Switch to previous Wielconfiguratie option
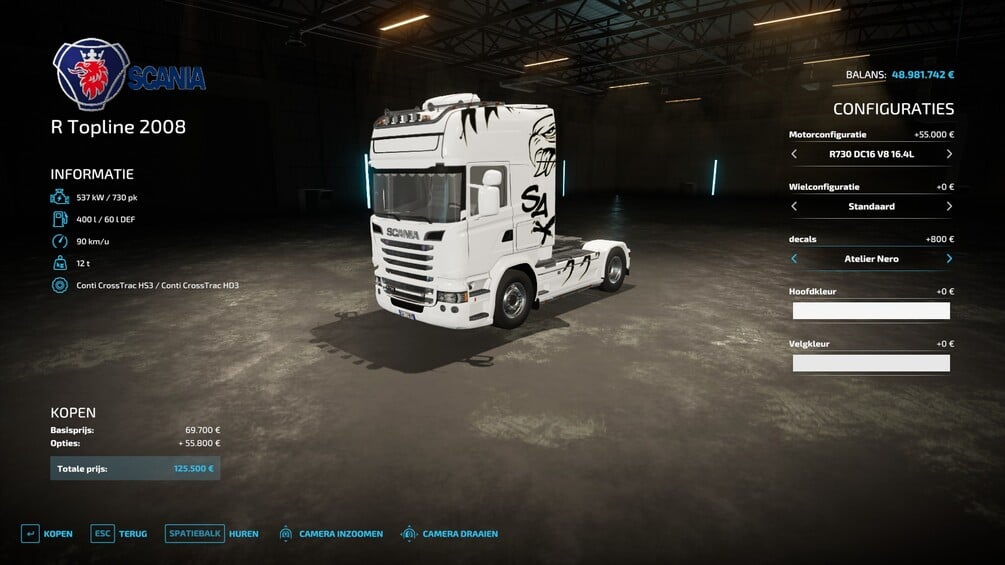This screenshot has height=565, width=1005. (794, 207)
